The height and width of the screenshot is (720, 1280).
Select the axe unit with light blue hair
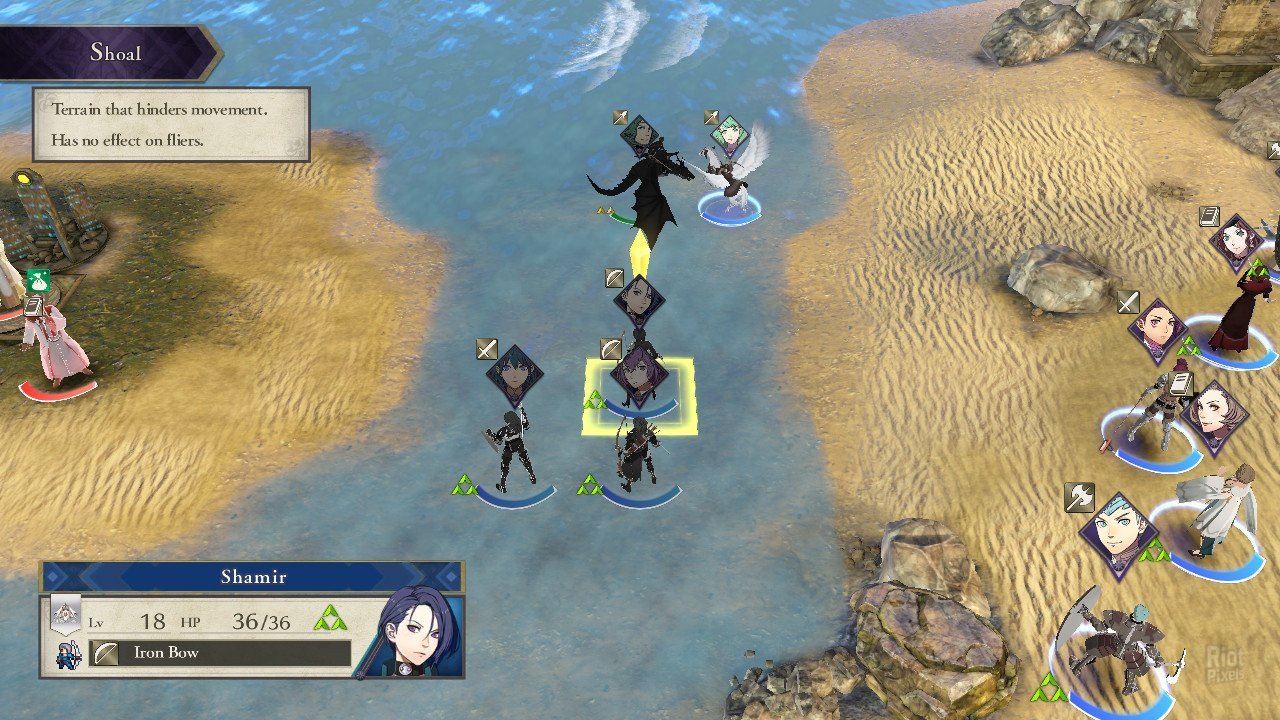pos(1118,535)
